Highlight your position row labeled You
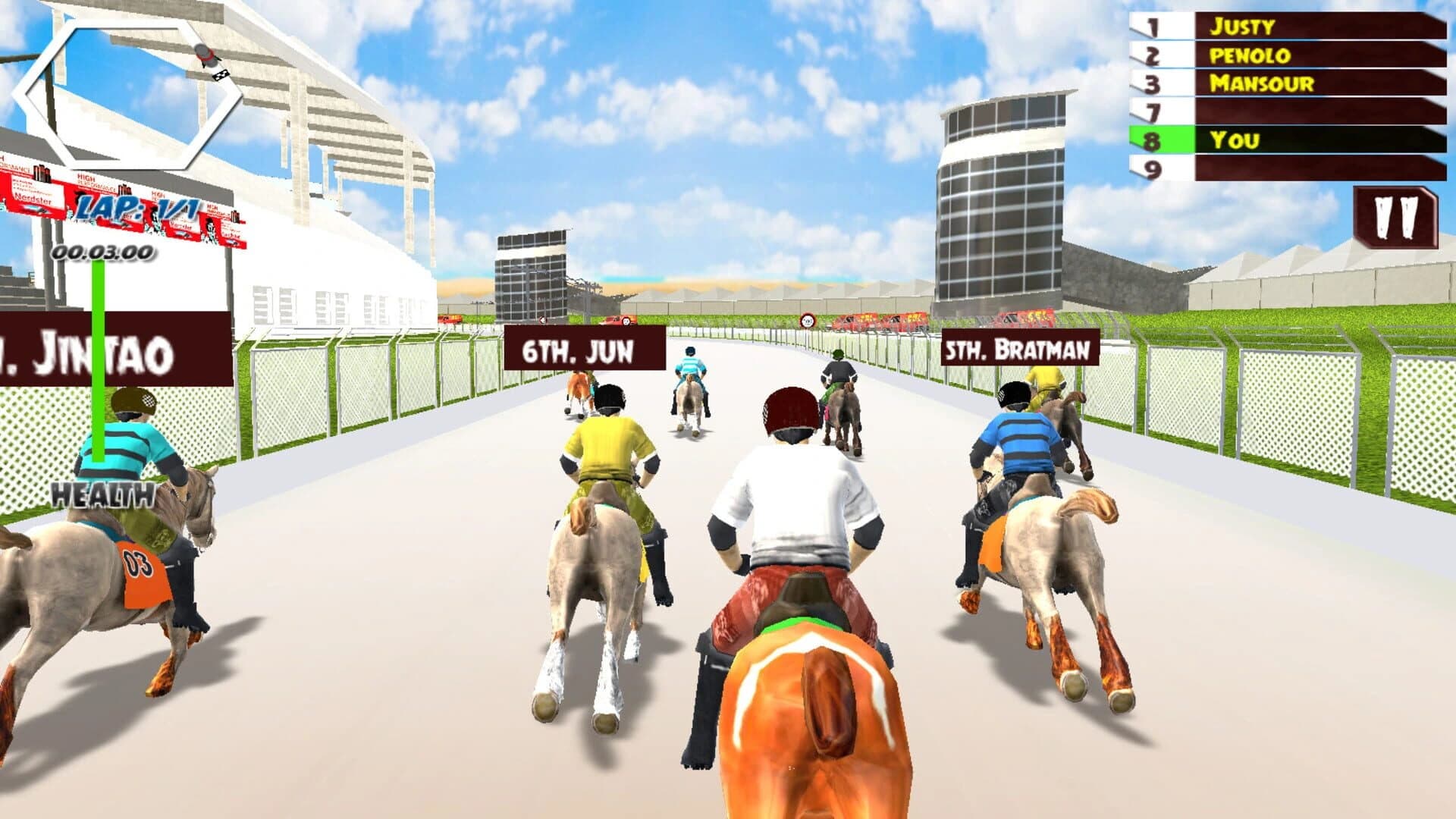Viewport: 1456px width, 819px height. (1244, 140)
